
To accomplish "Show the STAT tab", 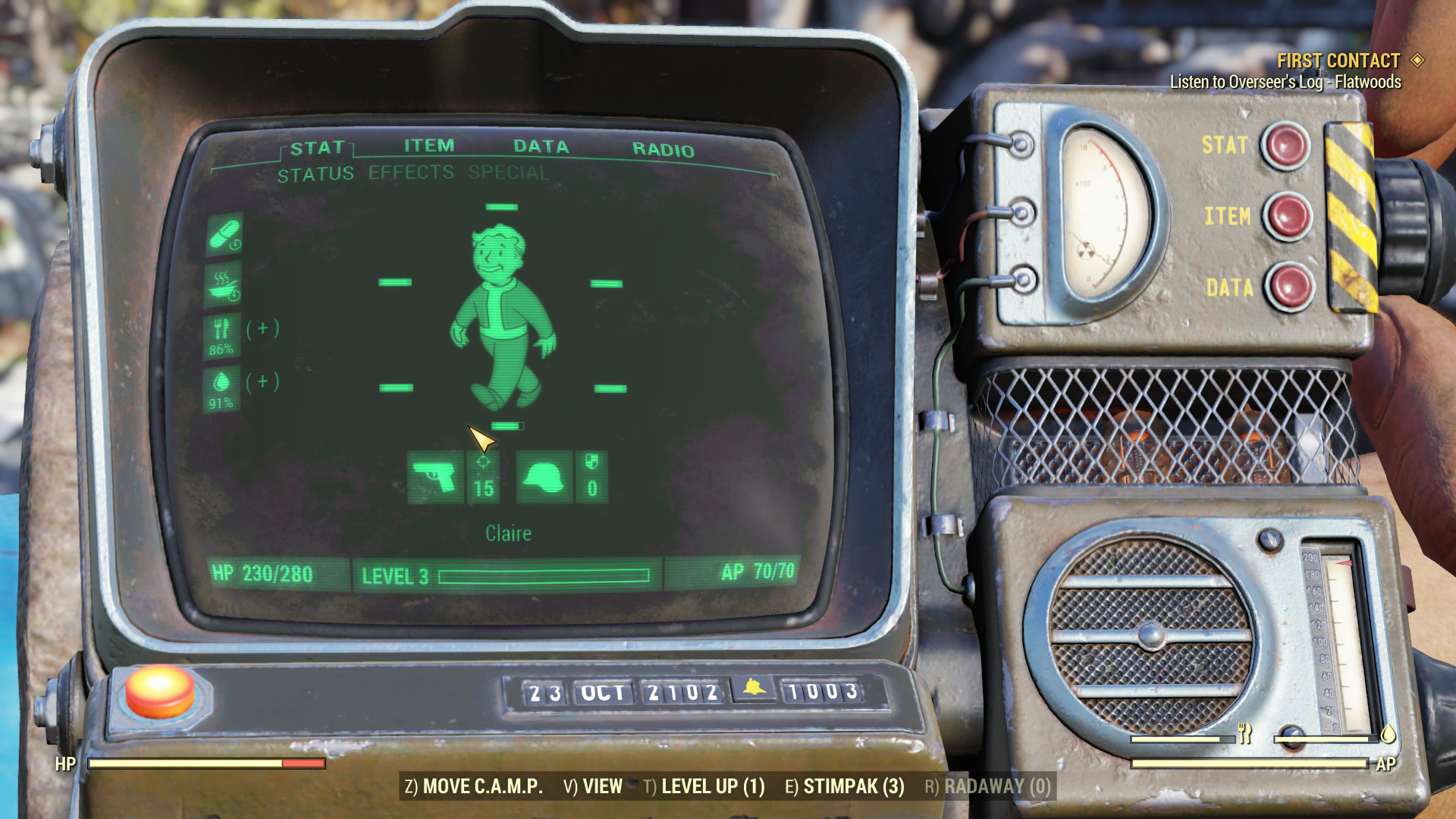I will (x=317, y=148).
